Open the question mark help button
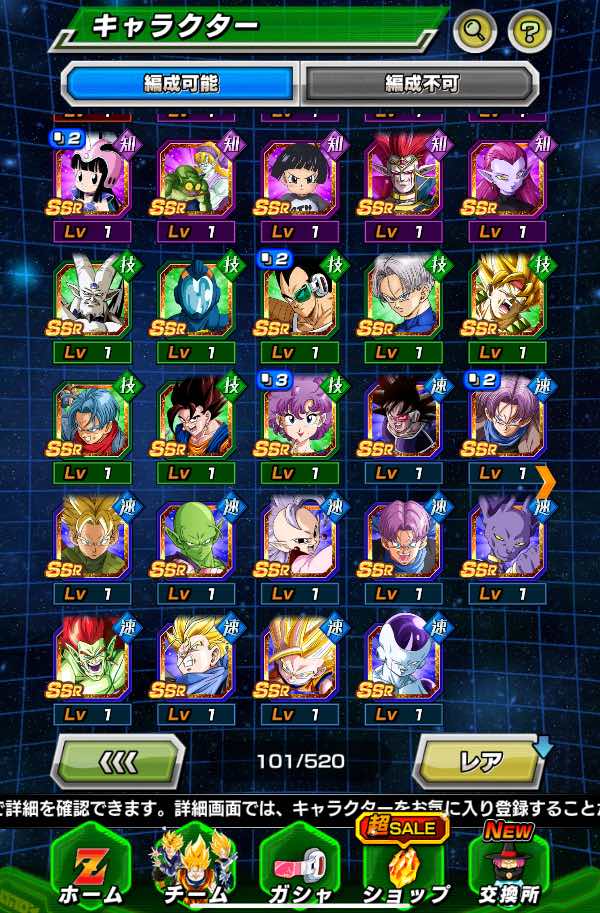 click(x=529, y=32)
